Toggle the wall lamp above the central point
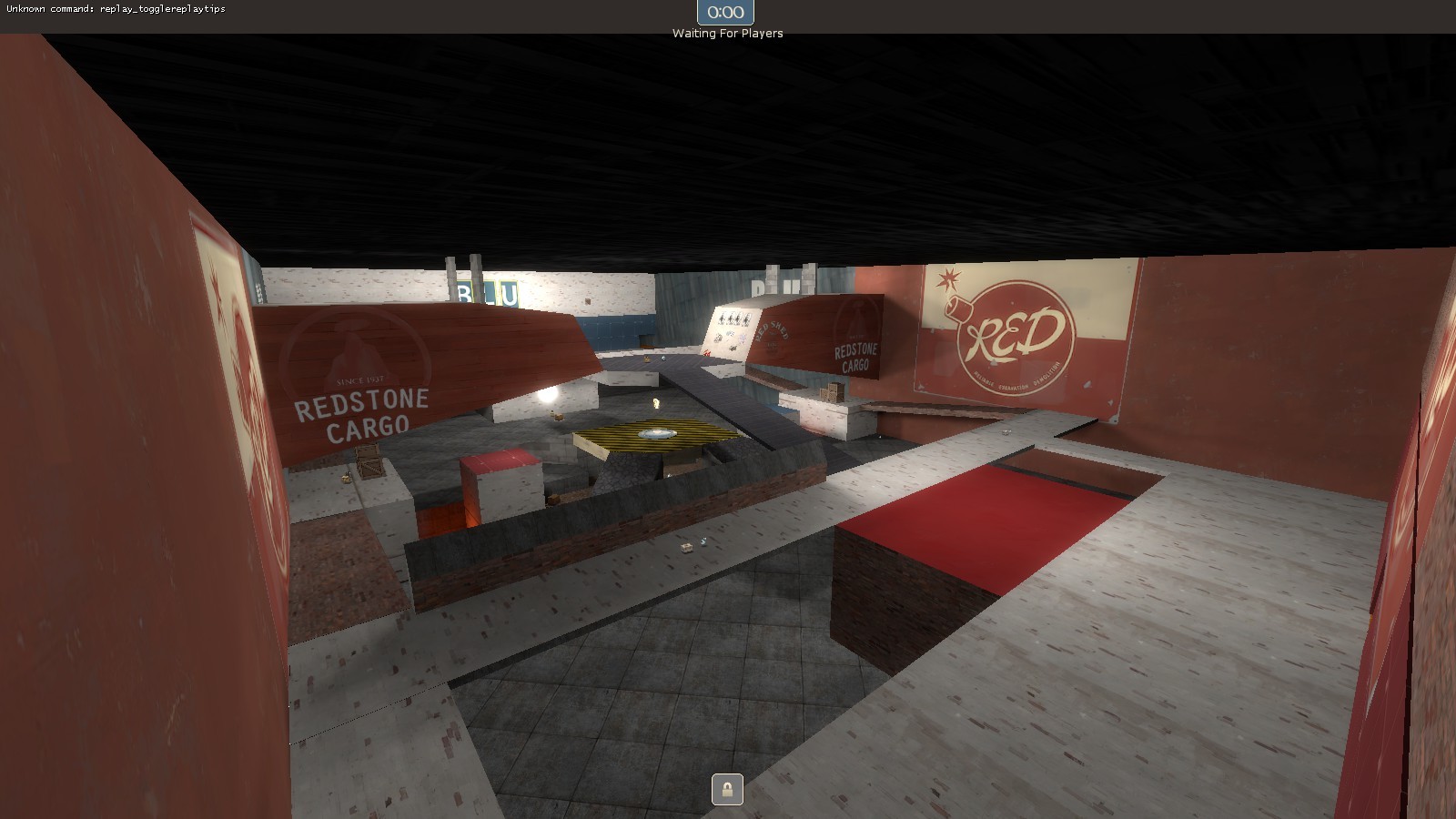 pos(655,402)
